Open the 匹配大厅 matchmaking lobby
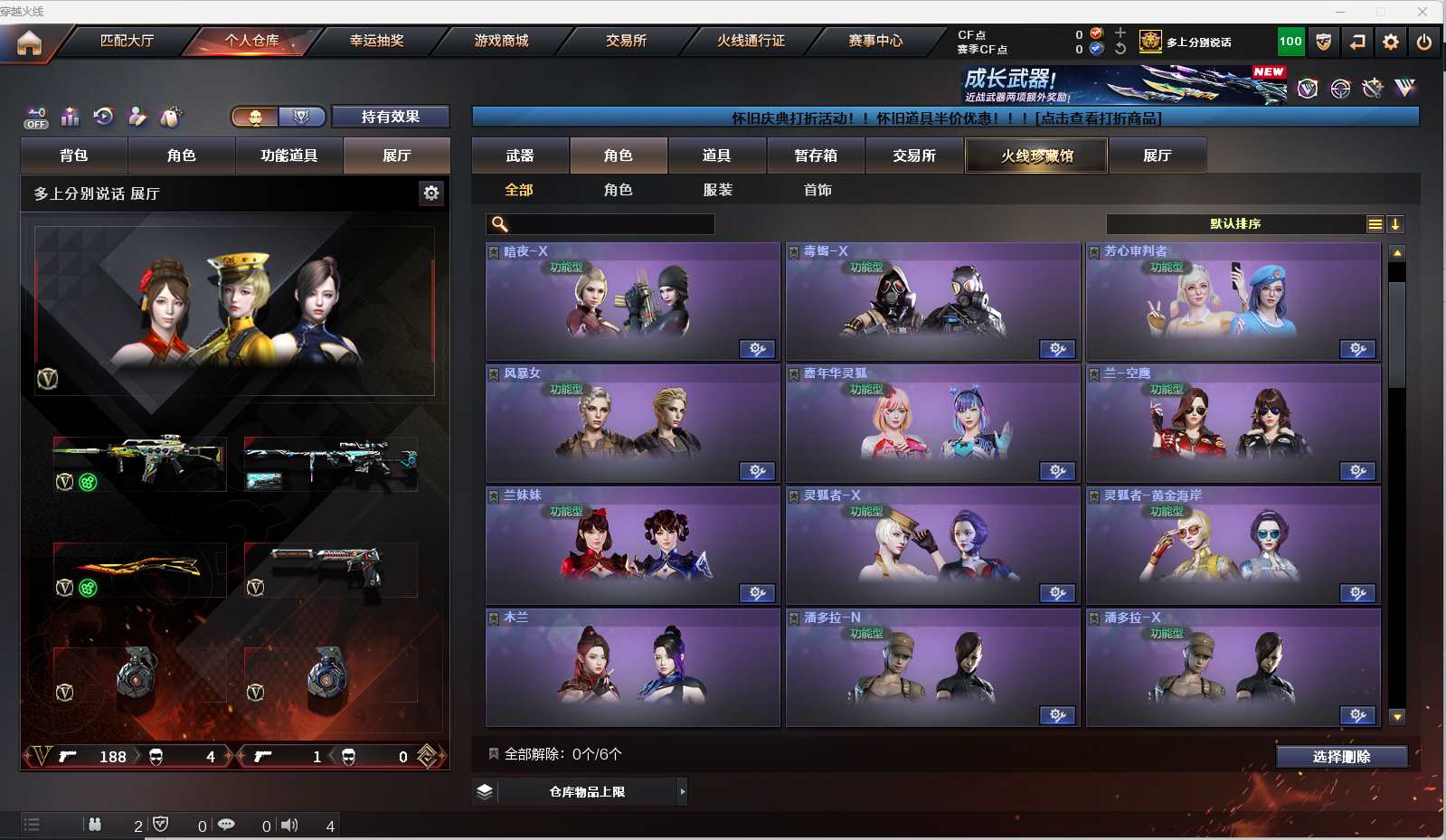1446x840 pixels. click(x=127, y=41)
